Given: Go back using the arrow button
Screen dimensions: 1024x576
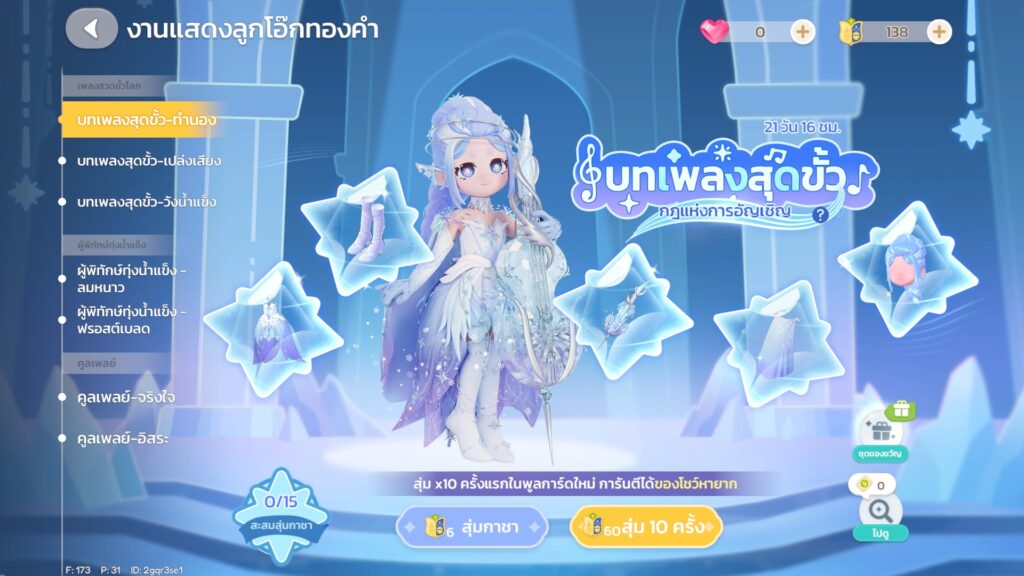Looking at the screenshot, I should pyautogui.click(x=91, y=28).
